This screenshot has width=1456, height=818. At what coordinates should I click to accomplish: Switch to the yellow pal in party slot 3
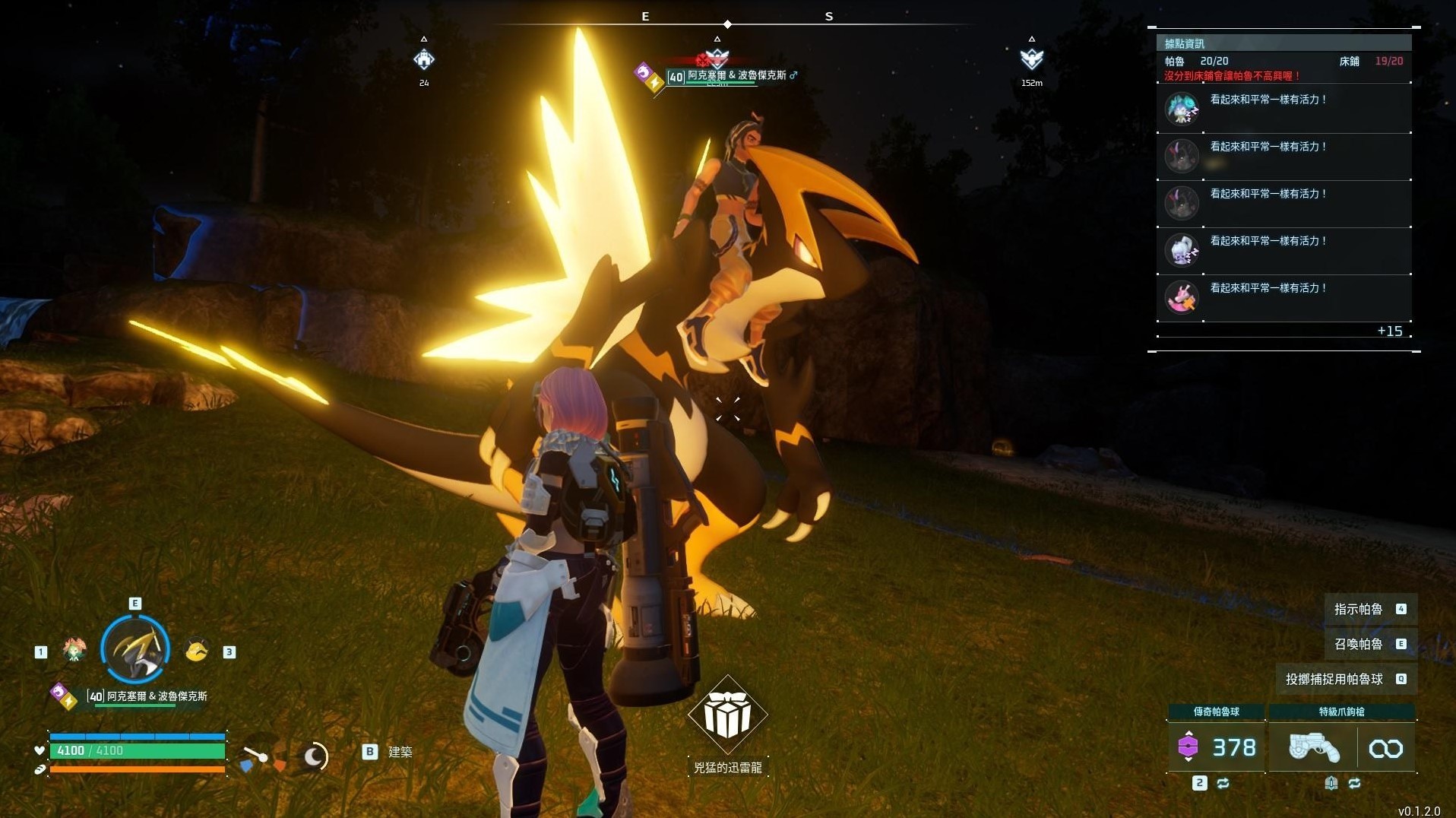(x=197, y=650)
